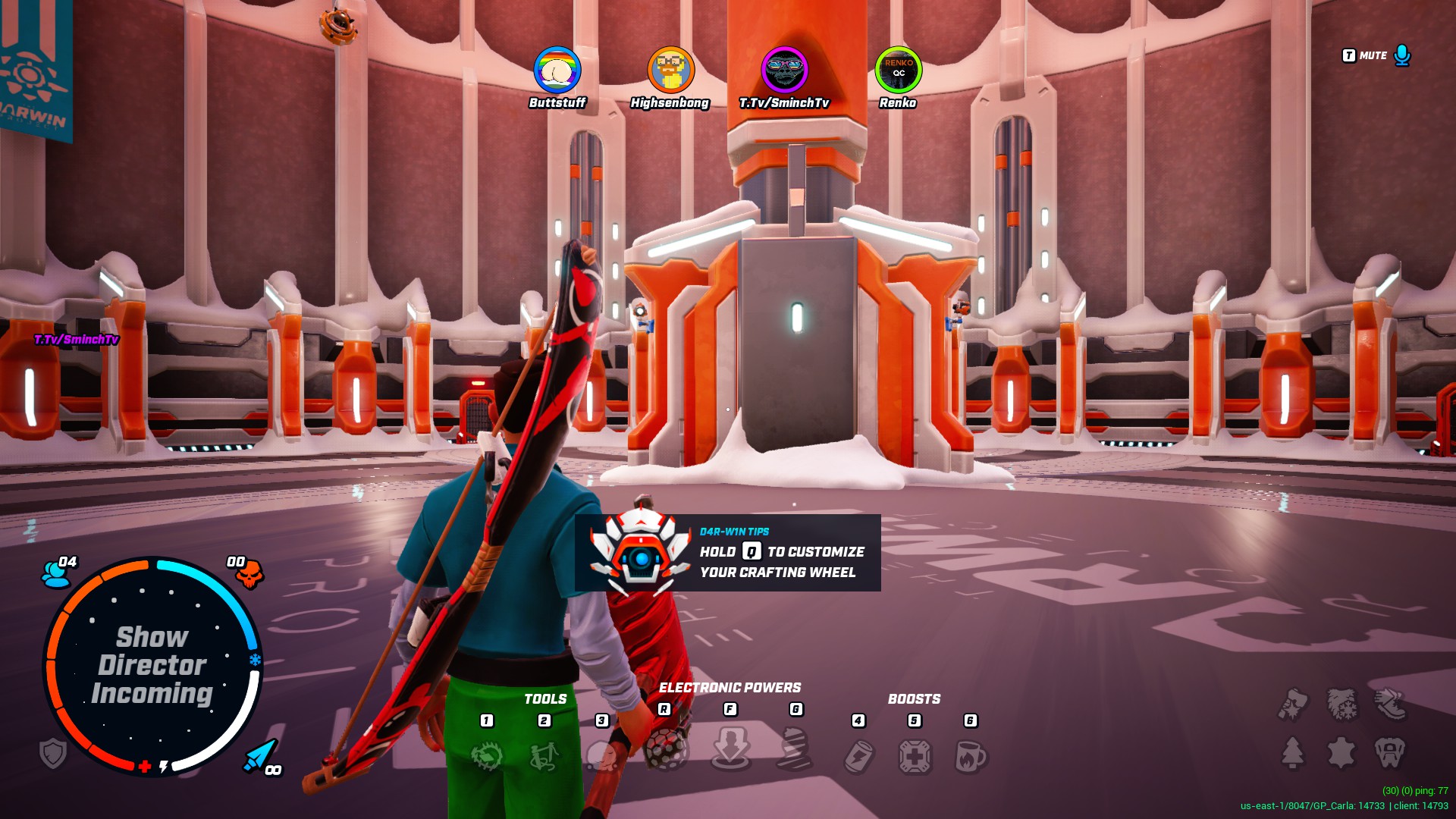Select the Highsenbong player avatar
This screenshot has height=819, width=1456.
(670, 70)
